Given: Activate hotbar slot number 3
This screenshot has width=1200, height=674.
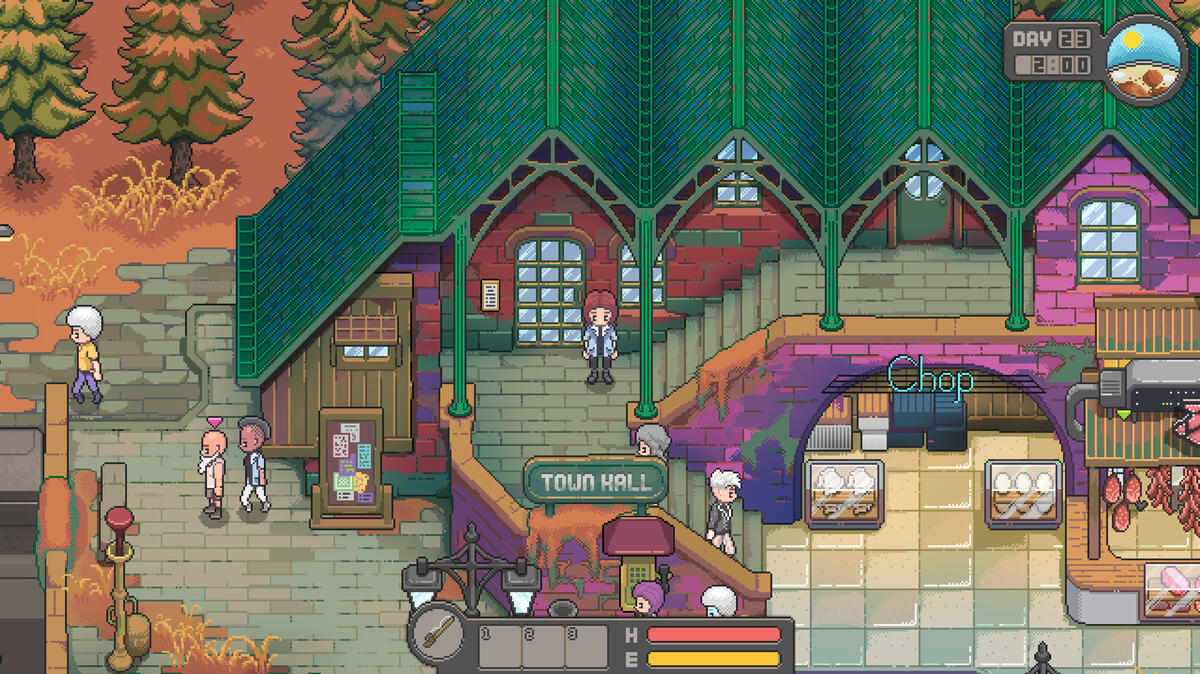Looking at the screenshot, I should click(x=586, y=647).
